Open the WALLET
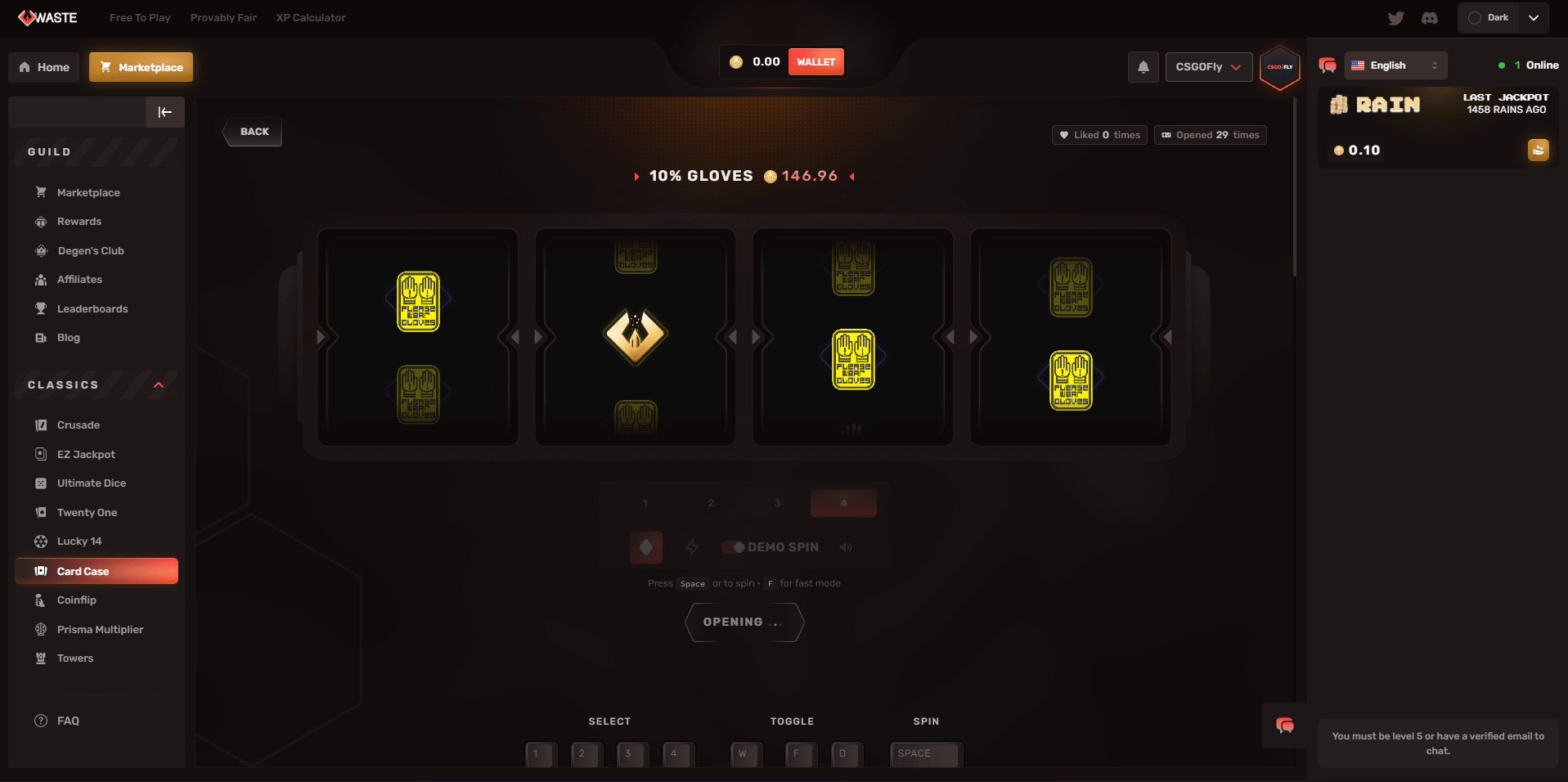Screen dimensions: 1568x782 pos(815,62)
